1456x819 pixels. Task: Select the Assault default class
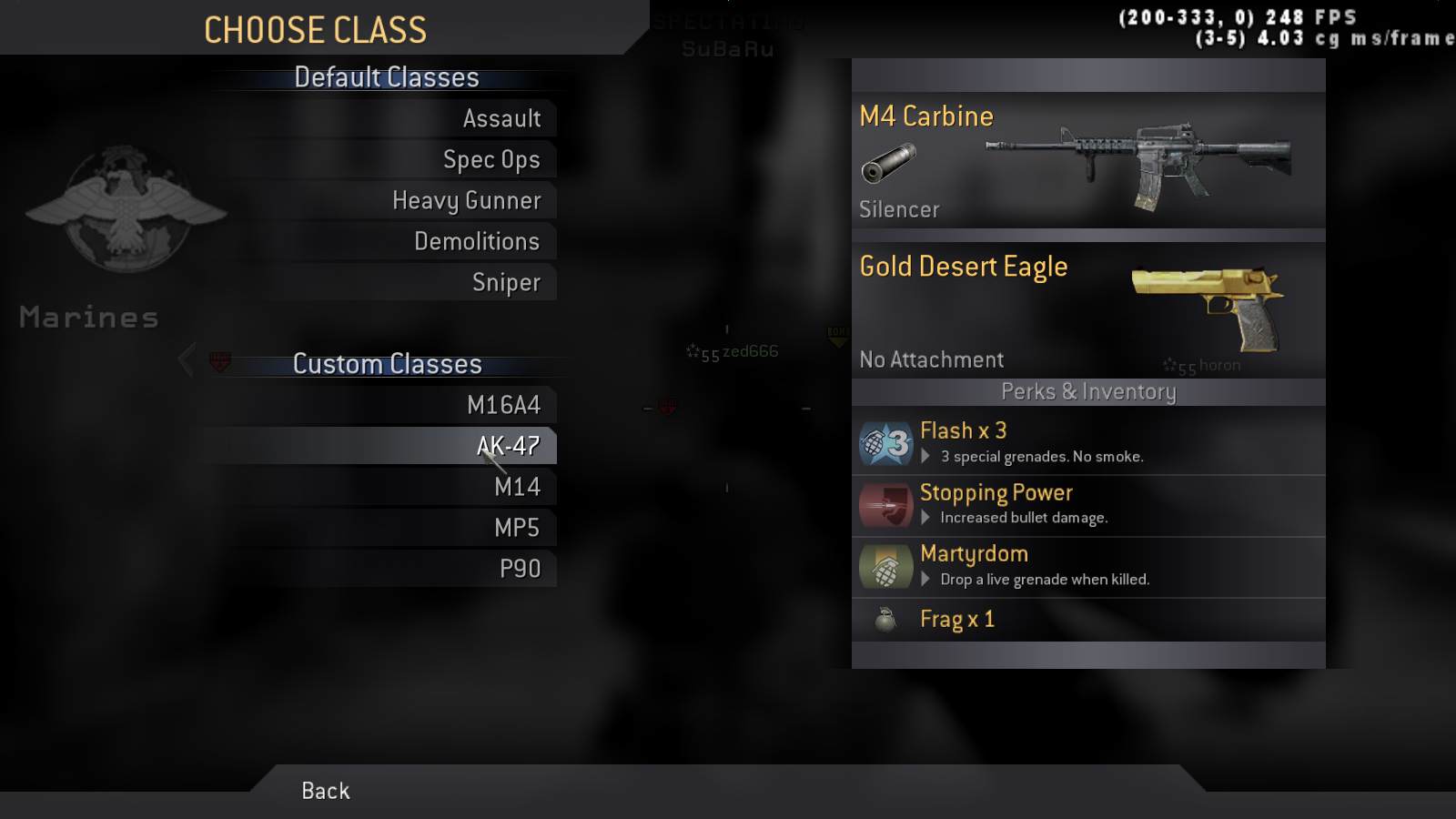point(502,118)
